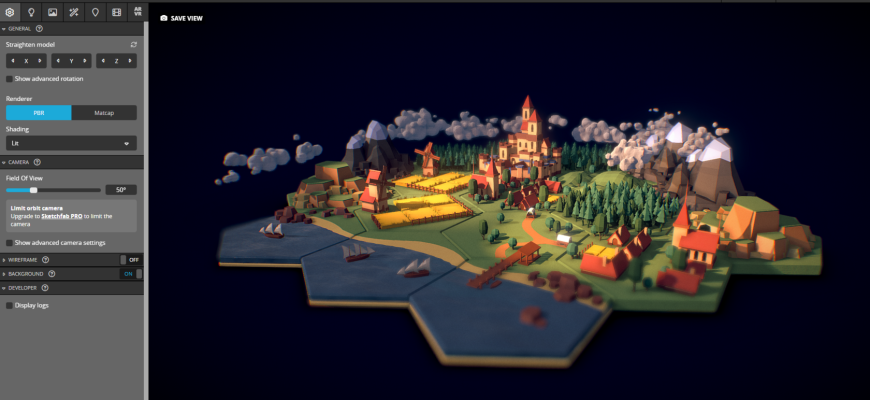Click the Save View button
Viewport: 870px width, 400px height.
tap(181, 18)
